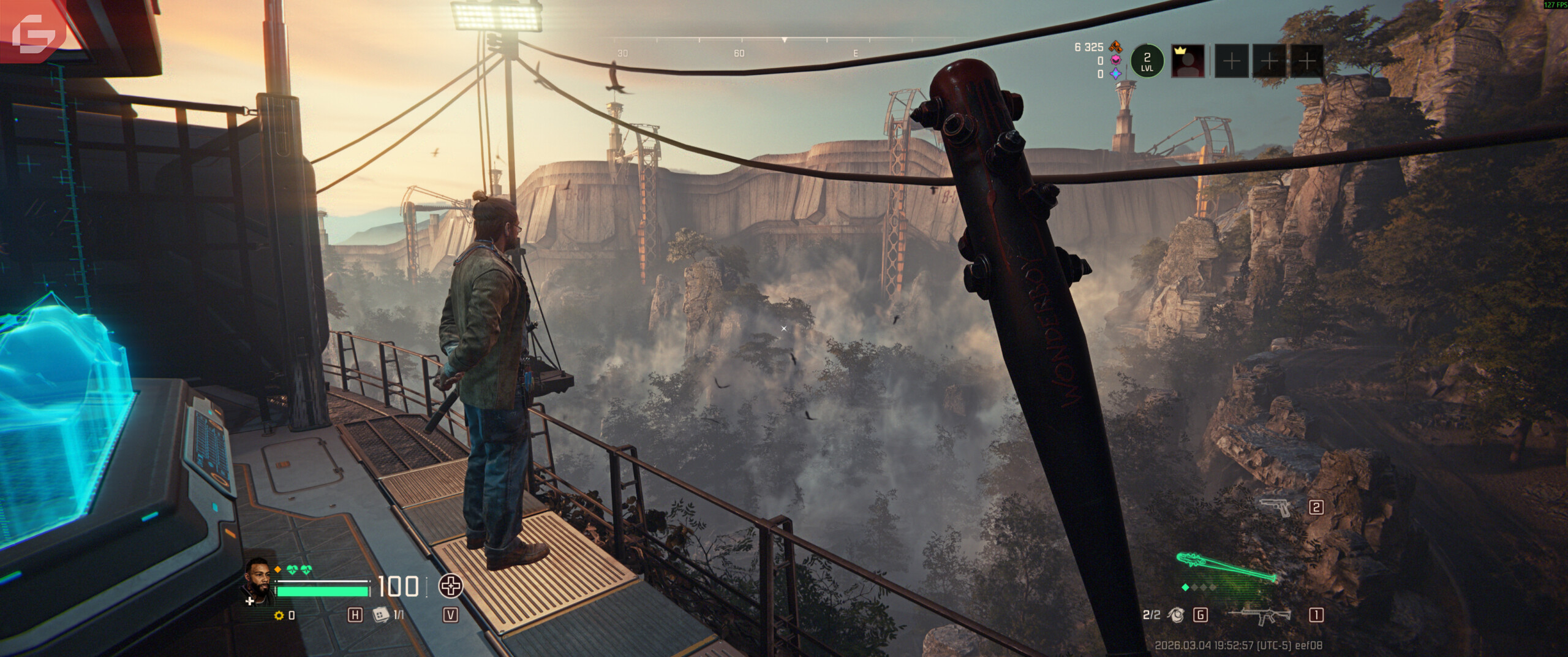Click the purple star currency icon

[x=1115, y=74]
